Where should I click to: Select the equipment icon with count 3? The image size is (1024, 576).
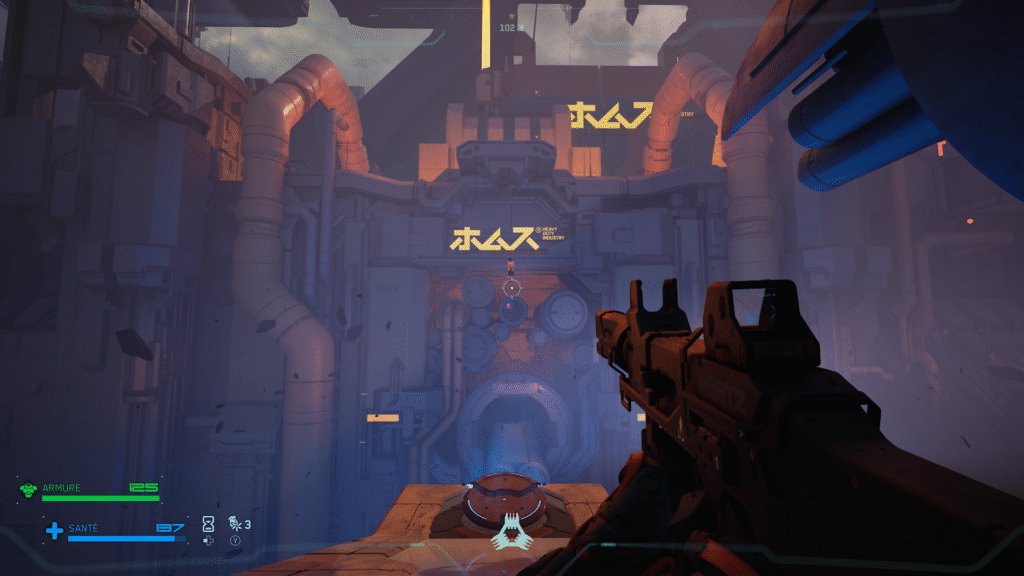pos(234,523)
